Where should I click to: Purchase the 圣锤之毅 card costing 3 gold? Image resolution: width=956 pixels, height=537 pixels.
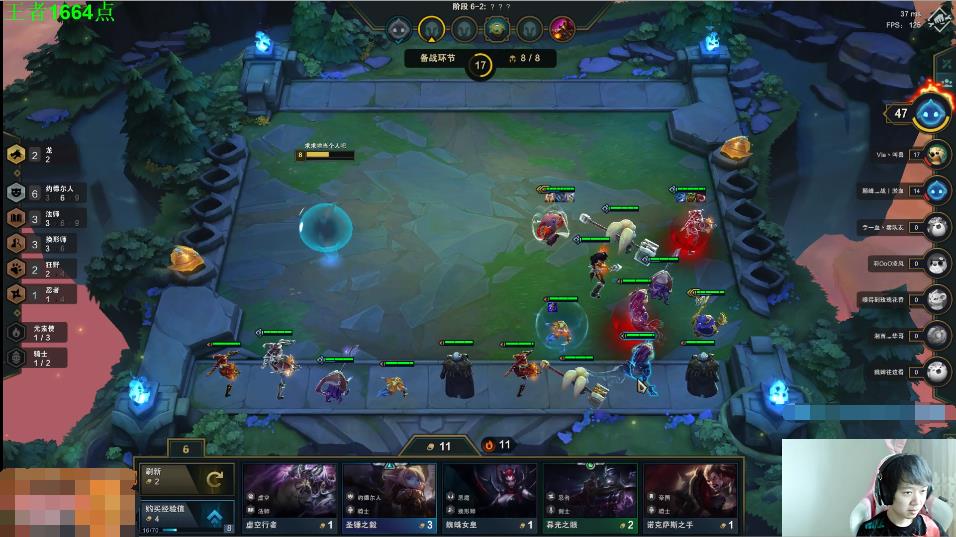point(389,497)
